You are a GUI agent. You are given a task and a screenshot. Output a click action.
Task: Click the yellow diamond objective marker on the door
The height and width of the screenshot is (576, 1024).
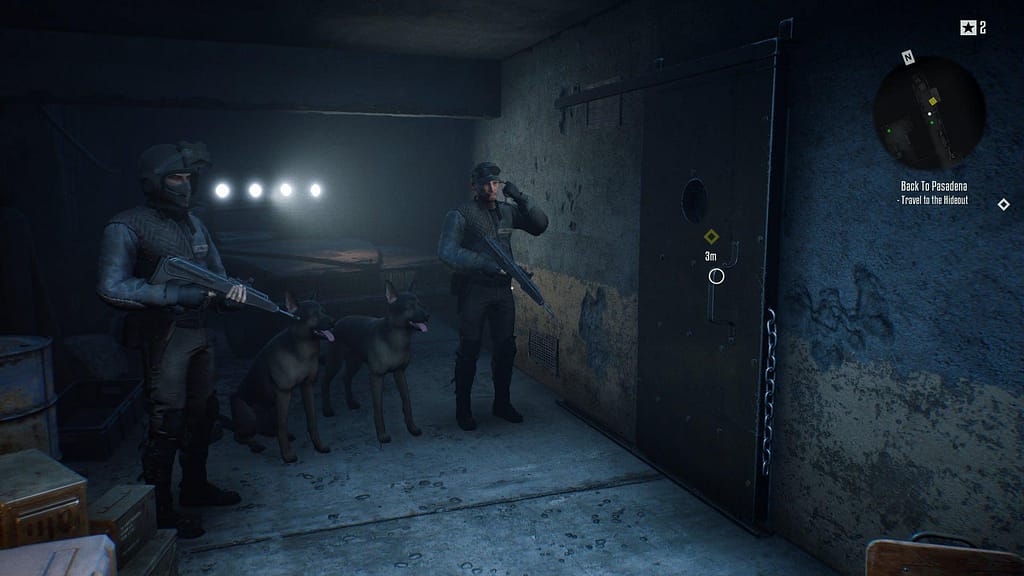[711, 237]
